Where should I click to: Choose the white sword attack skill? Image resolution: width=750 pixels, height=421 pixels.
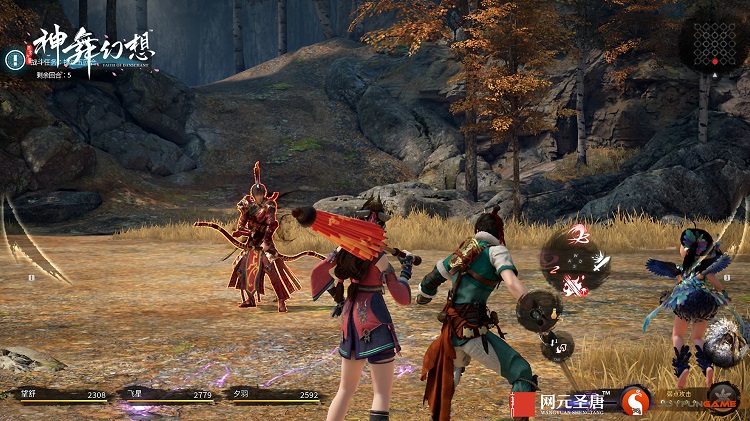point(599,262)
